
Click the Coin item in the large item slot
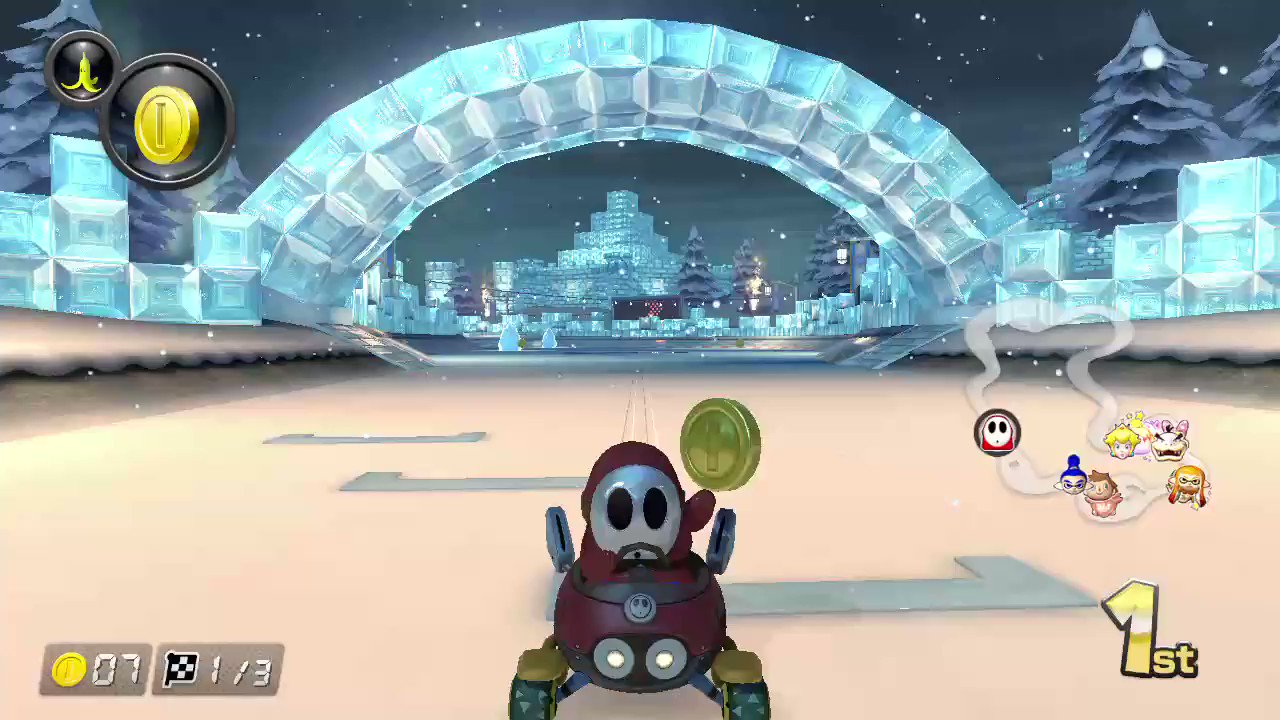pyautogui.click(x=165, y=120)
